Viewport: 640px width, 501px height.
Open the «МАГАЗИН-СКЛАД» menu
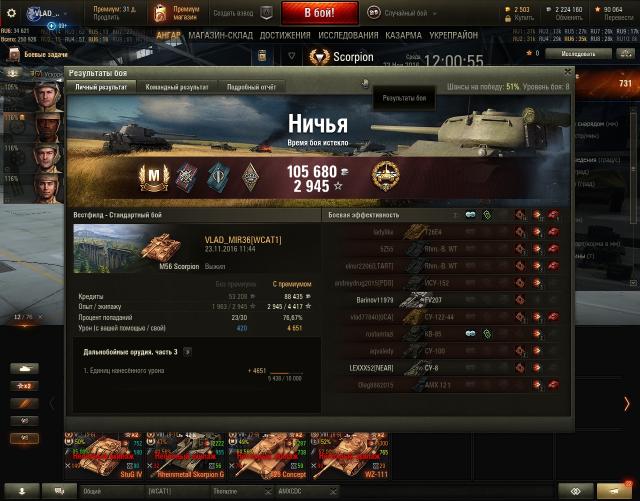click(221, 35)
